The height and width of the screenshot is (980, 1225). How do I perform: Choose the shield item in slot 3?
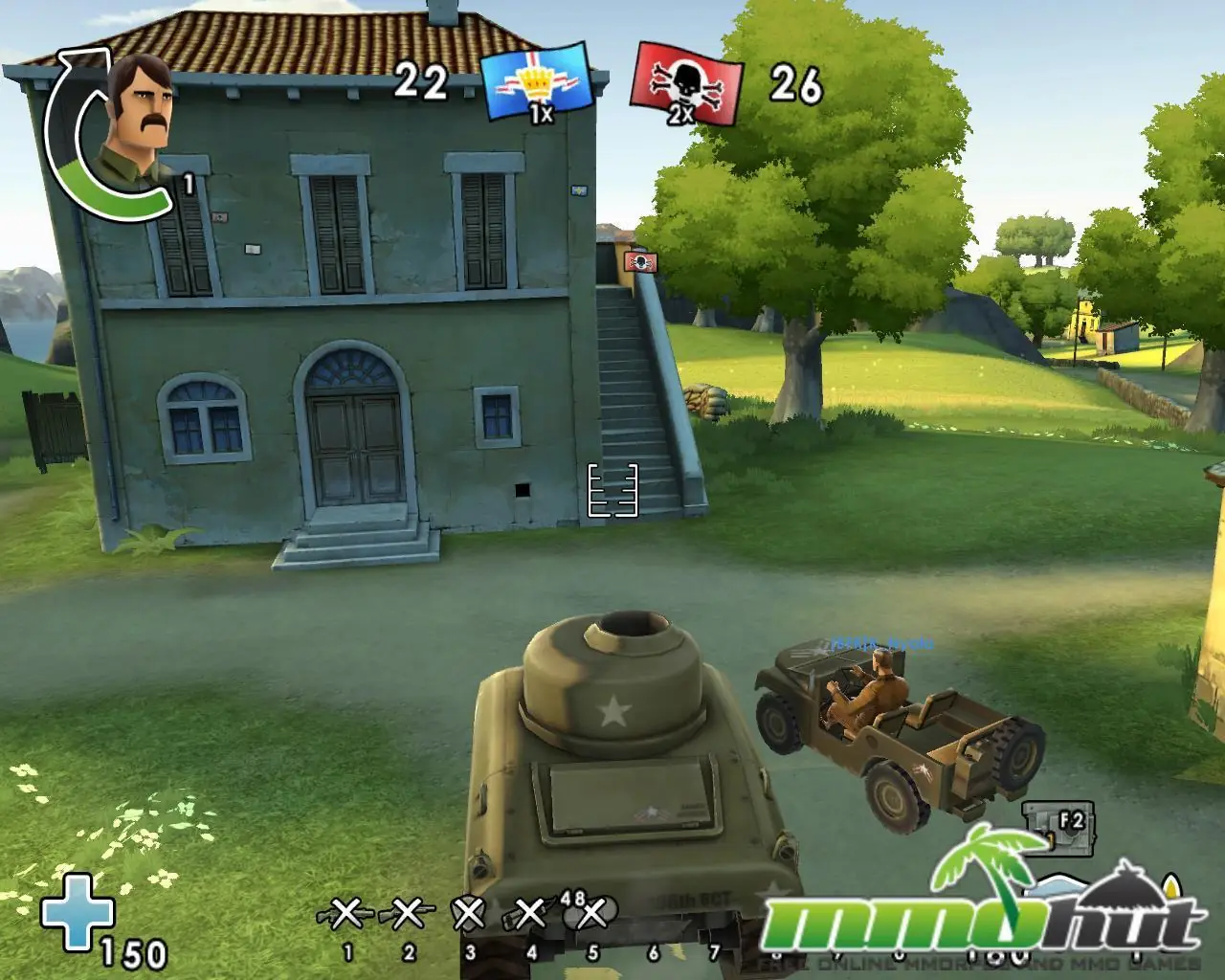coord(468,915)
